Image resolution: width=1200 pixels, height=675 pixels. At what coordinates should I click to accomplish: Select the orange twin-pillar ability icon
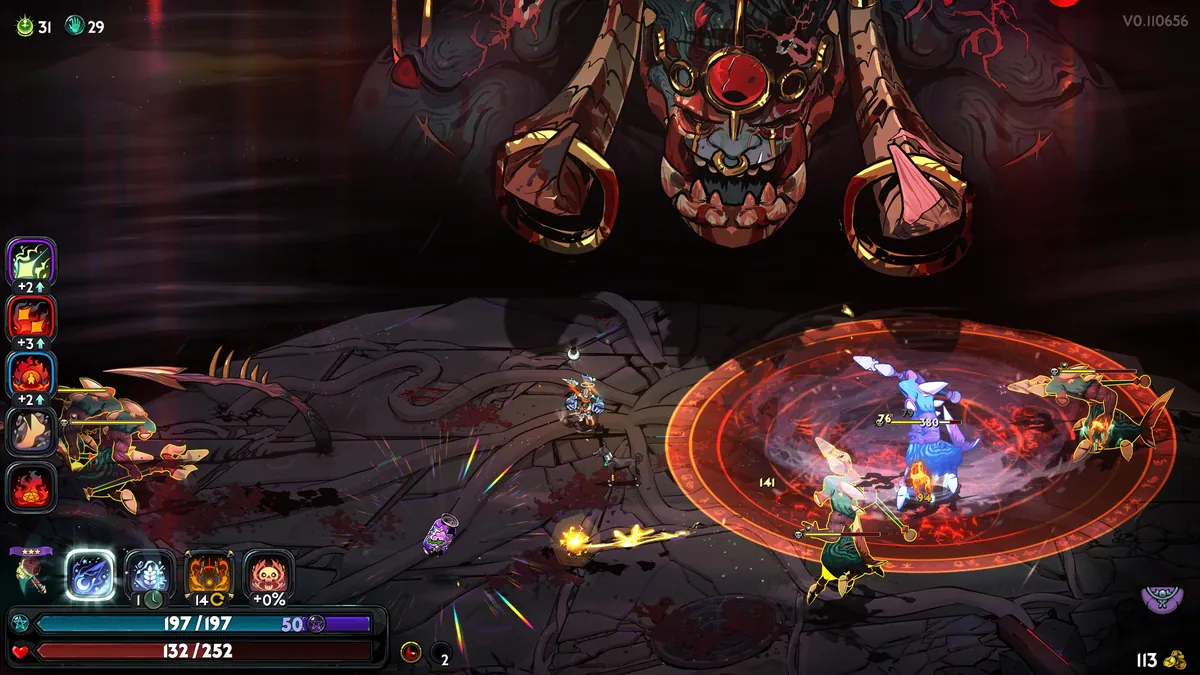pos(209,575)
